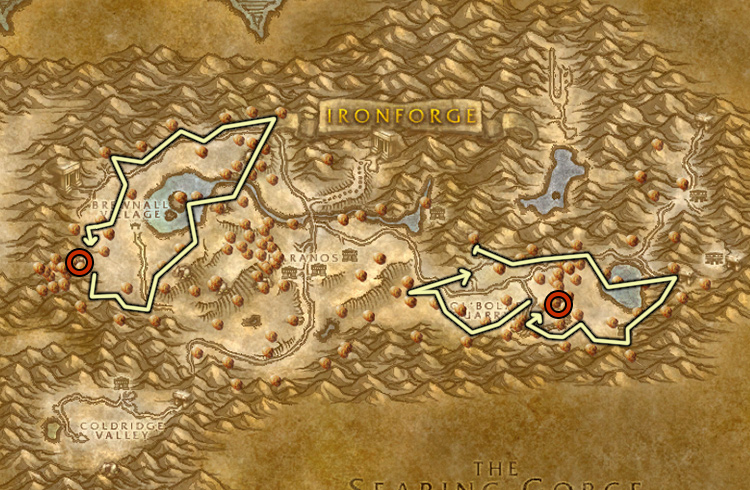The height and width of the screenshot is (490, 750).
Task: Click the red circle marker near Brewnall Village
Action: [x=79, y=262]
